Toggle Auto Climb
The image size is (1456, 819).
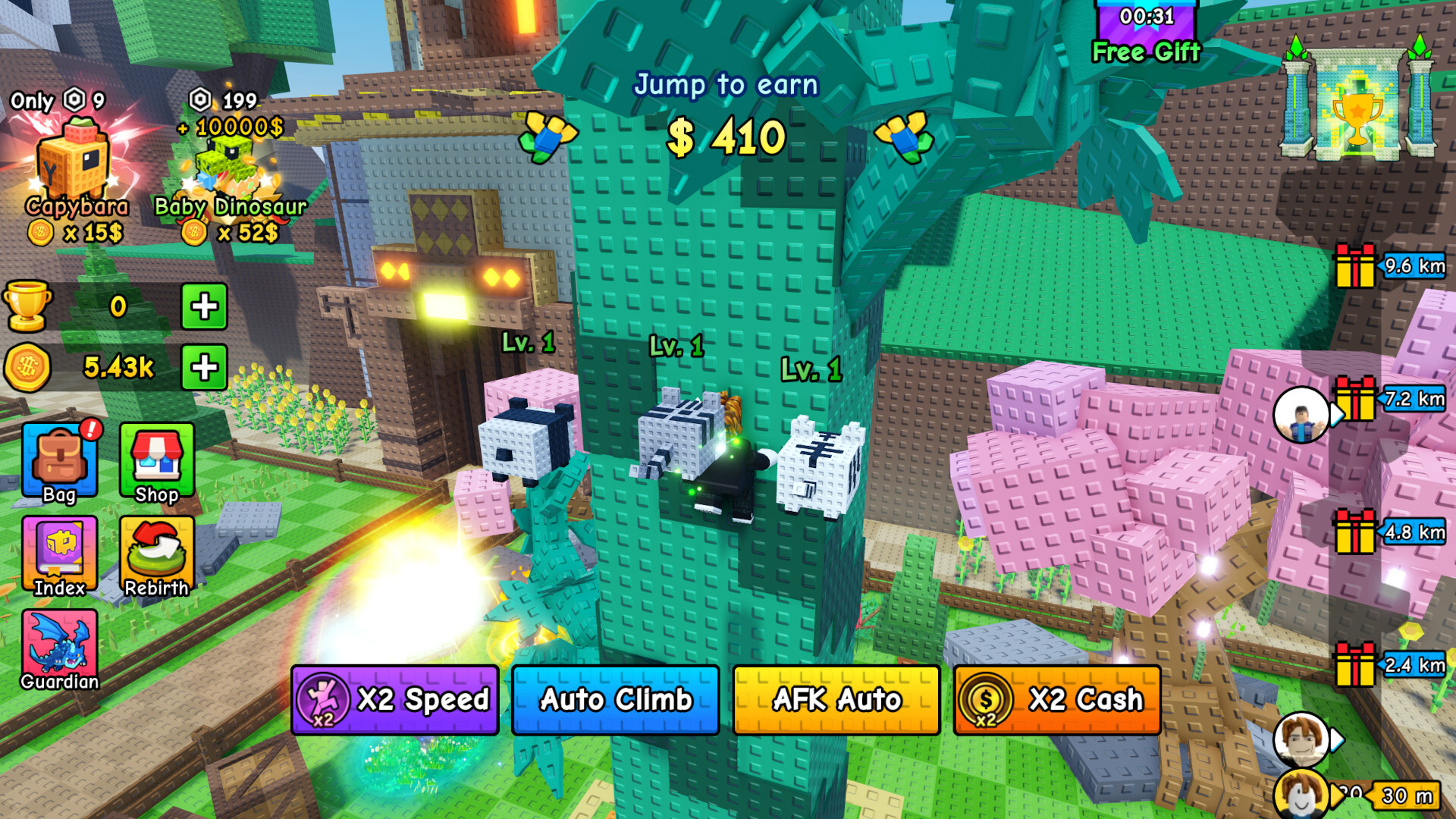(615, 699)
